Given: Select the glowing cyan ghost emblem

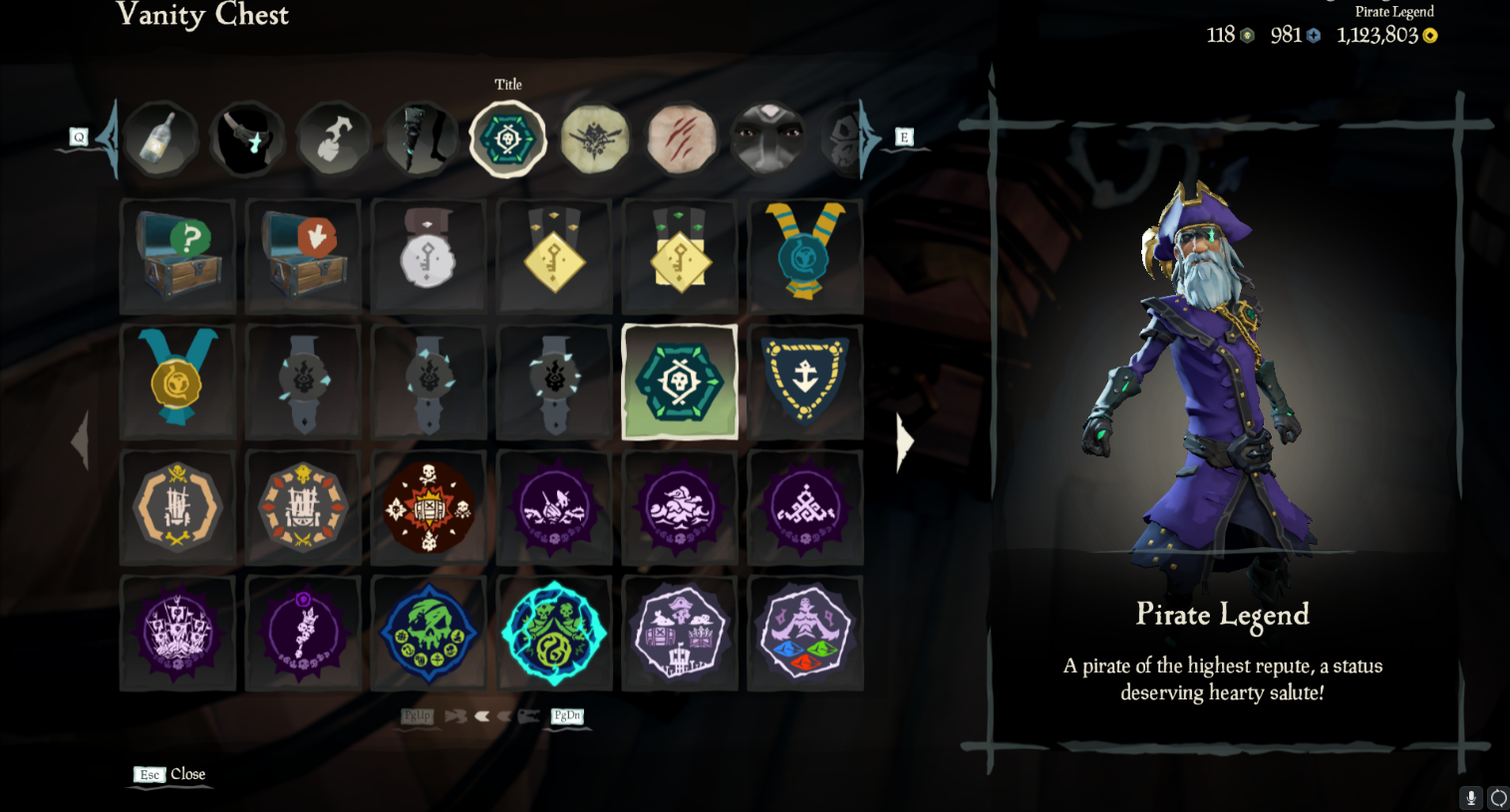Looking at the screenshot, I should [554, 633].
